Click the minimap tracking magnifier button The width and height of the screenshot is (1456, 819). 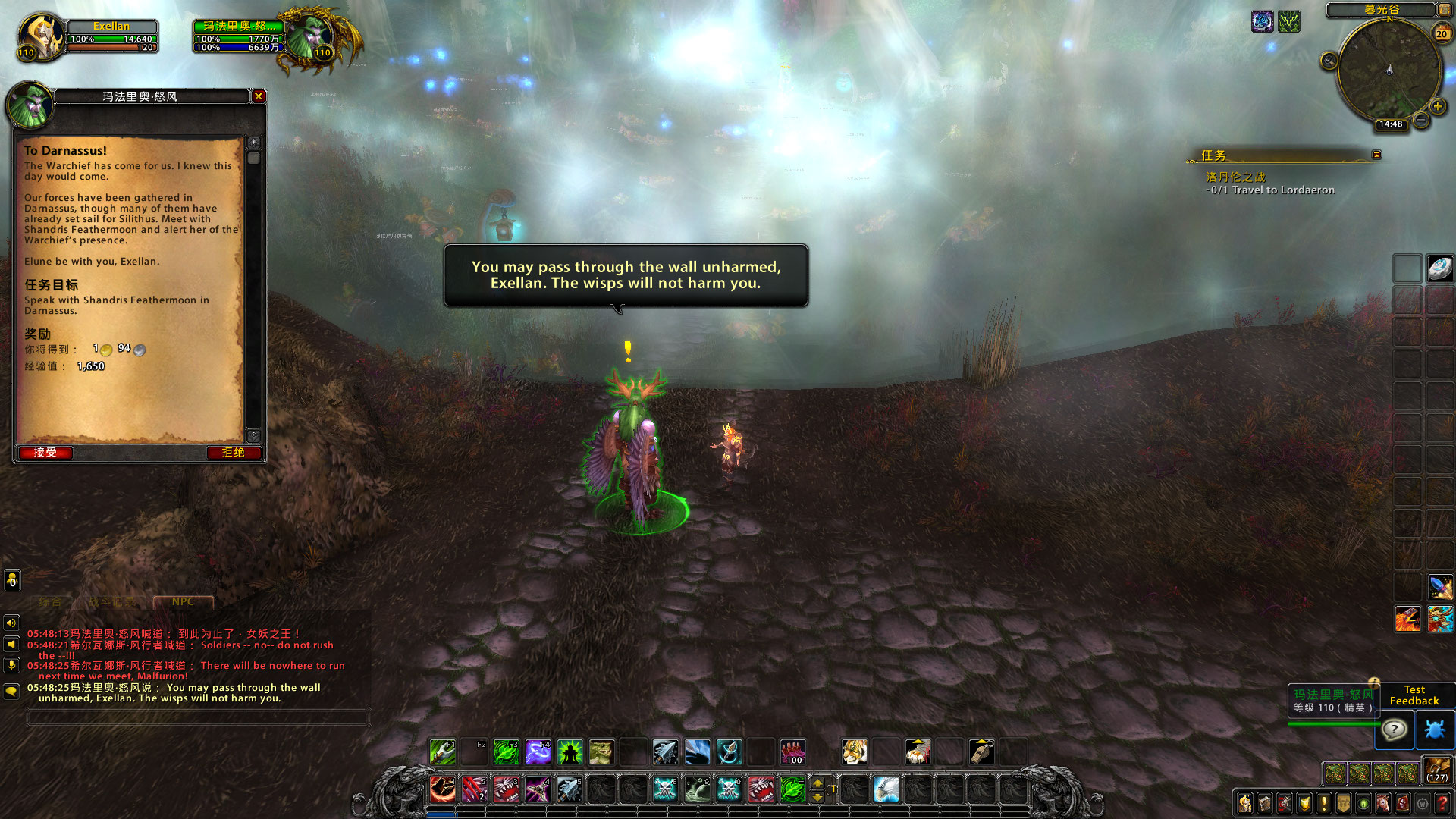pyautogui.click(x=1329, y=61)
